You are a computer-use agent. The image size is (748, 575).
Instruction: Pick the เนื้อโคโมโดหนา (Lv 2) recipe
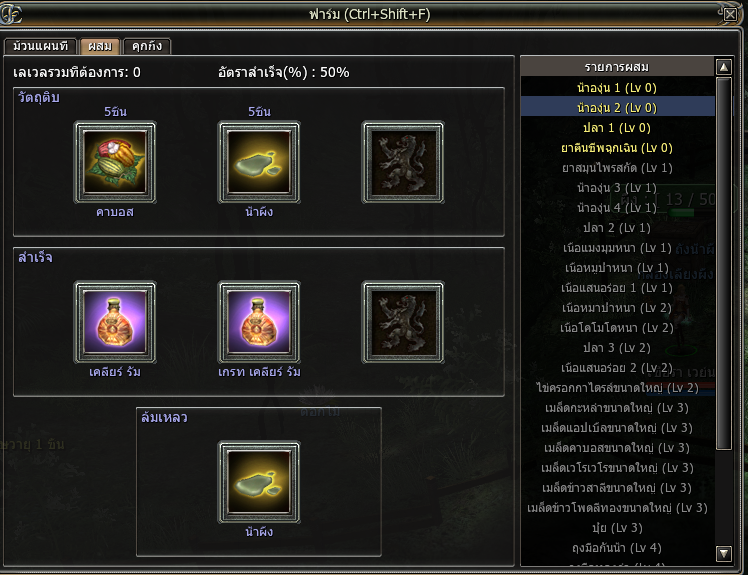pos(617,328)
